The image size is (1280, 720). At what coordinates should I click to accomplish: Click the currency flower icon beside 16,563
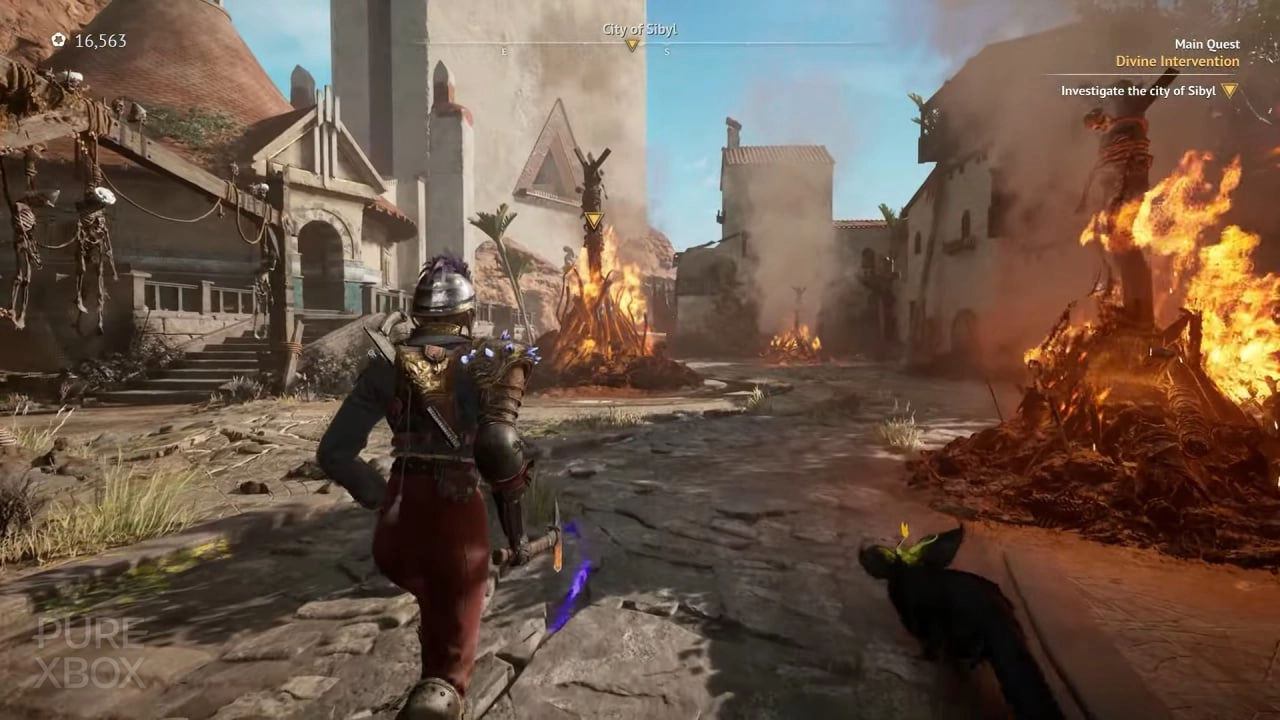(x=58, y=40)
